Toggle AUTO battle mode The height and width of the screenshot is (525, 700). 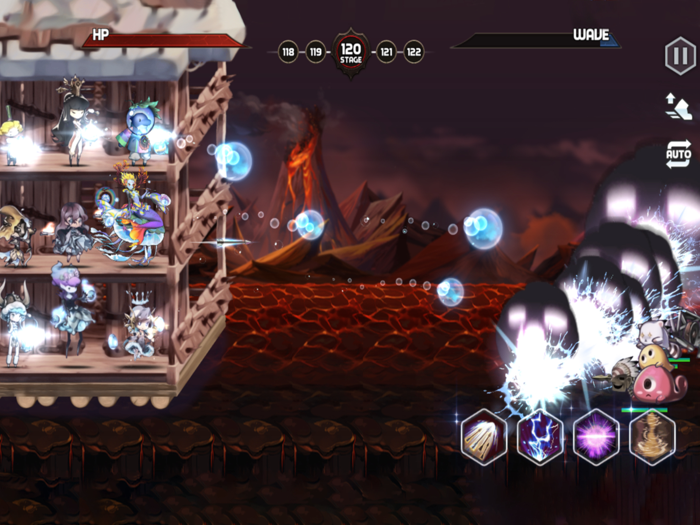679,155
